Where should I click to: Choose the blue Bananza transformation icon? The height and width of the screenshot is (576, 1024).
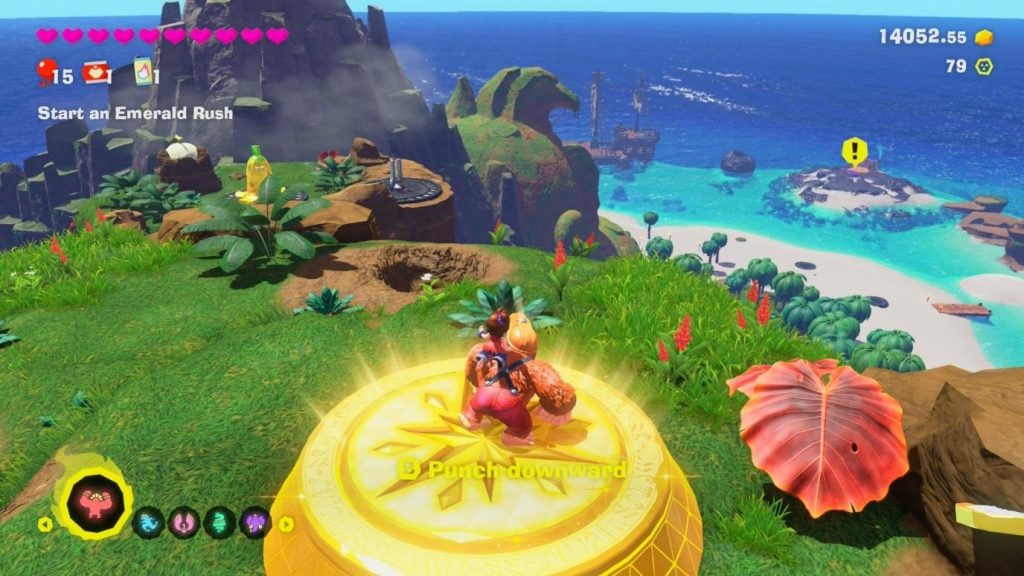click(148, 522)
